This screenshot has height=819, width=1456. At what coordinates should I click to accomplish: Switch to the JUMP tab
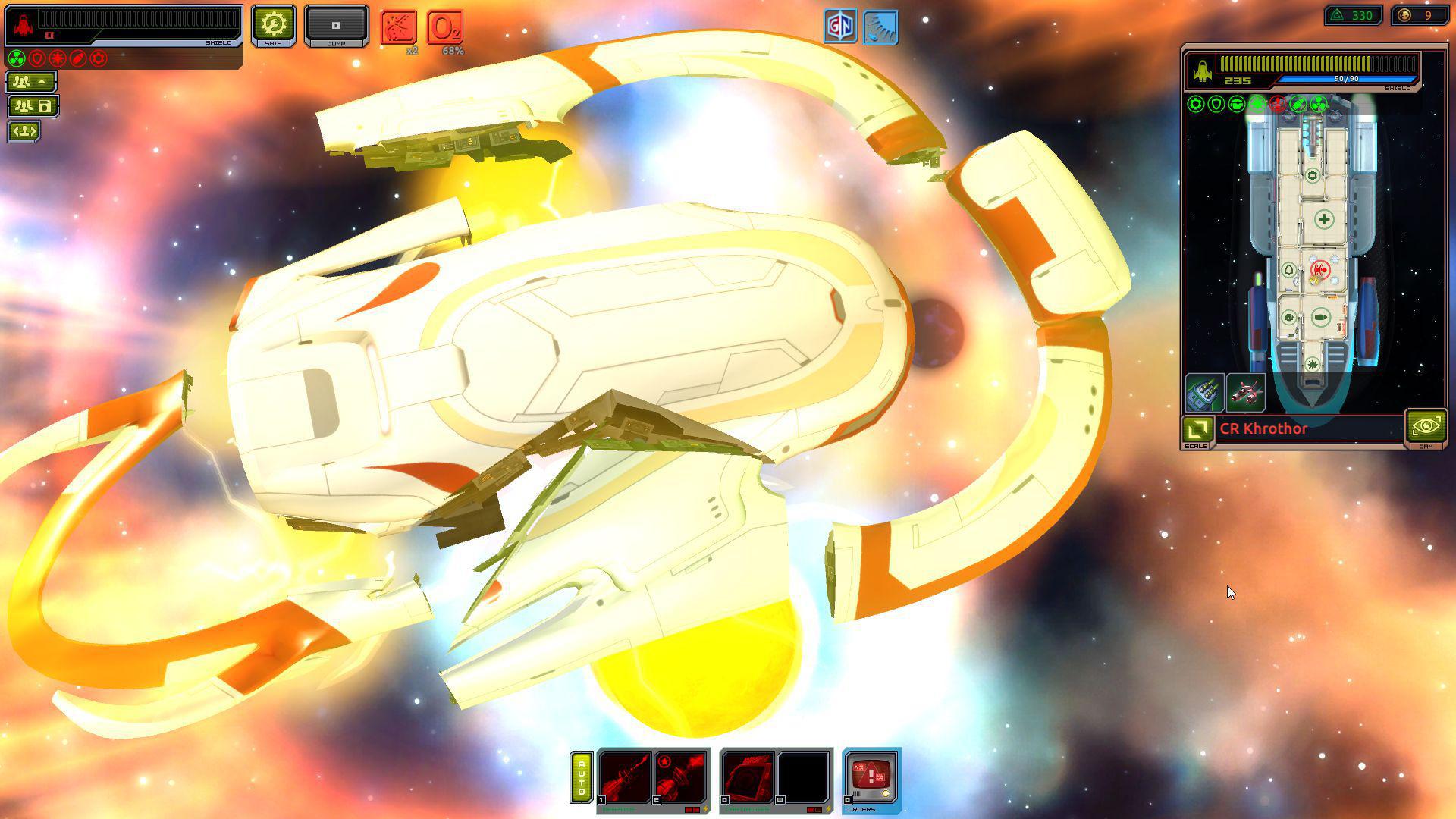tap(336, 25)
